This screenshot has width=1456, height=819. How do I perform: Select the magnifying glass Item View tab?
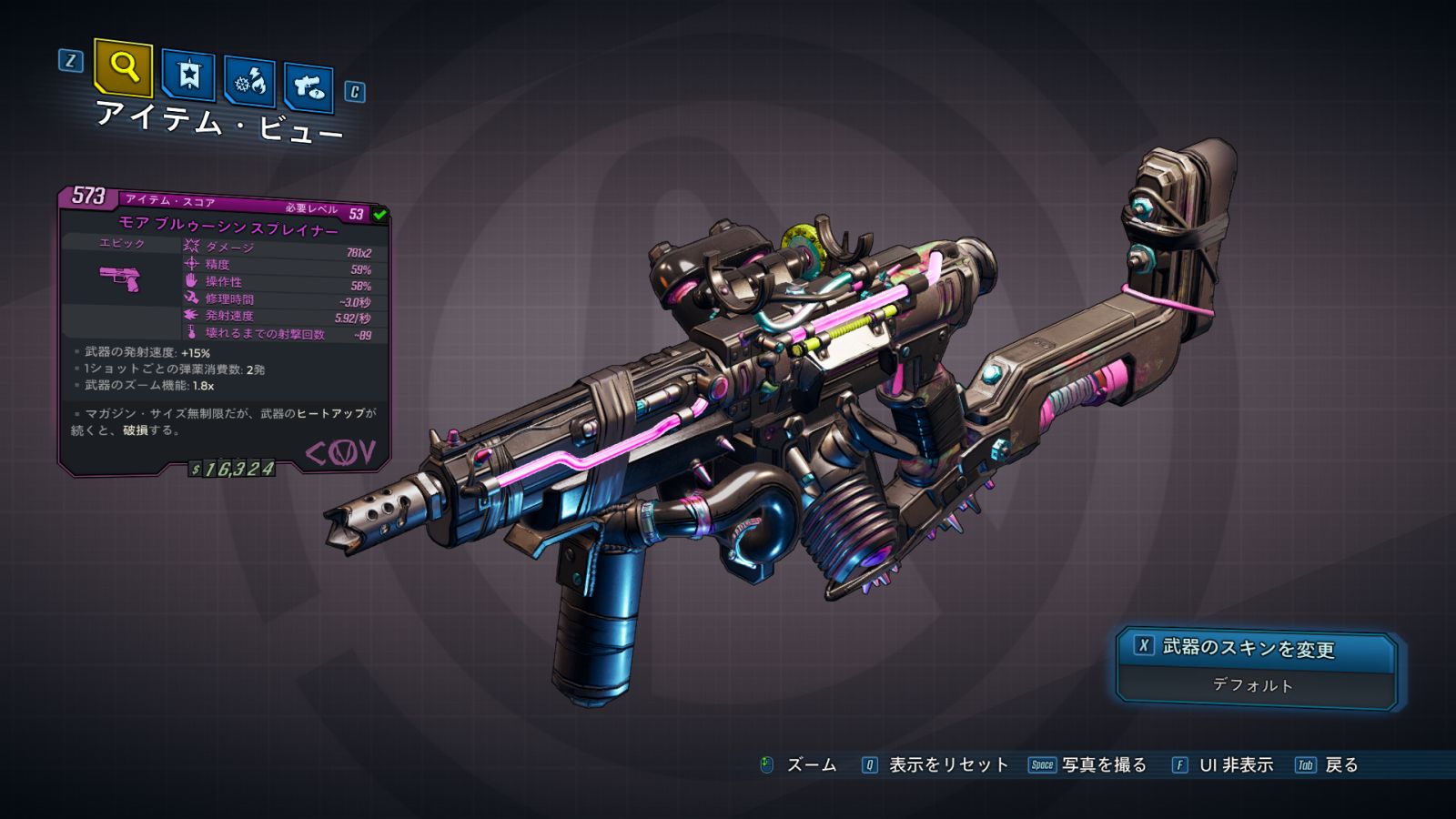pos(124,68)
